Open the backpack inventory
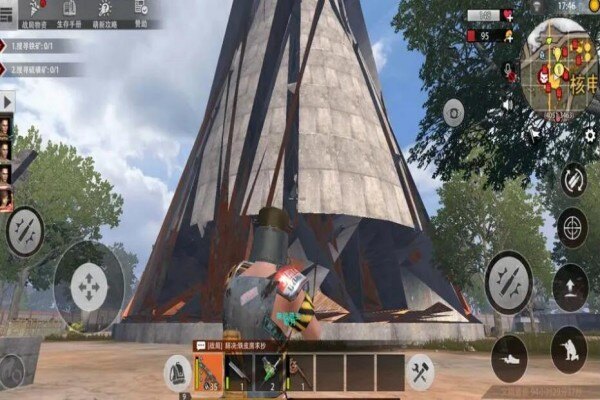This screenshot has height=400, width=600. (x=177, y=372)
